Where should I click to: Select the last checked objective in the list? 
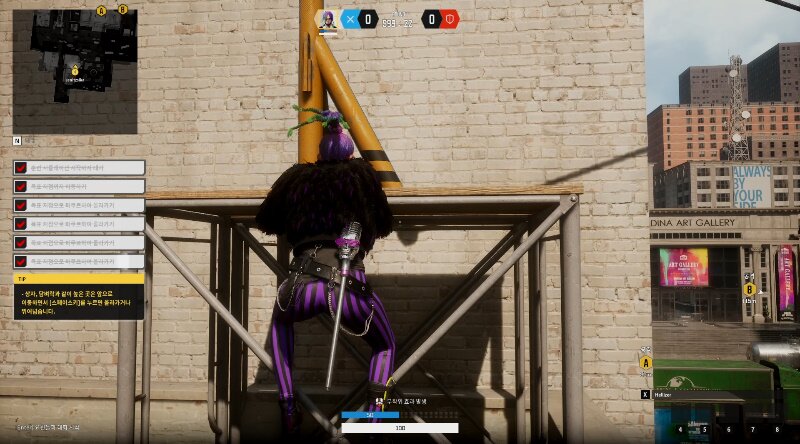79,261
